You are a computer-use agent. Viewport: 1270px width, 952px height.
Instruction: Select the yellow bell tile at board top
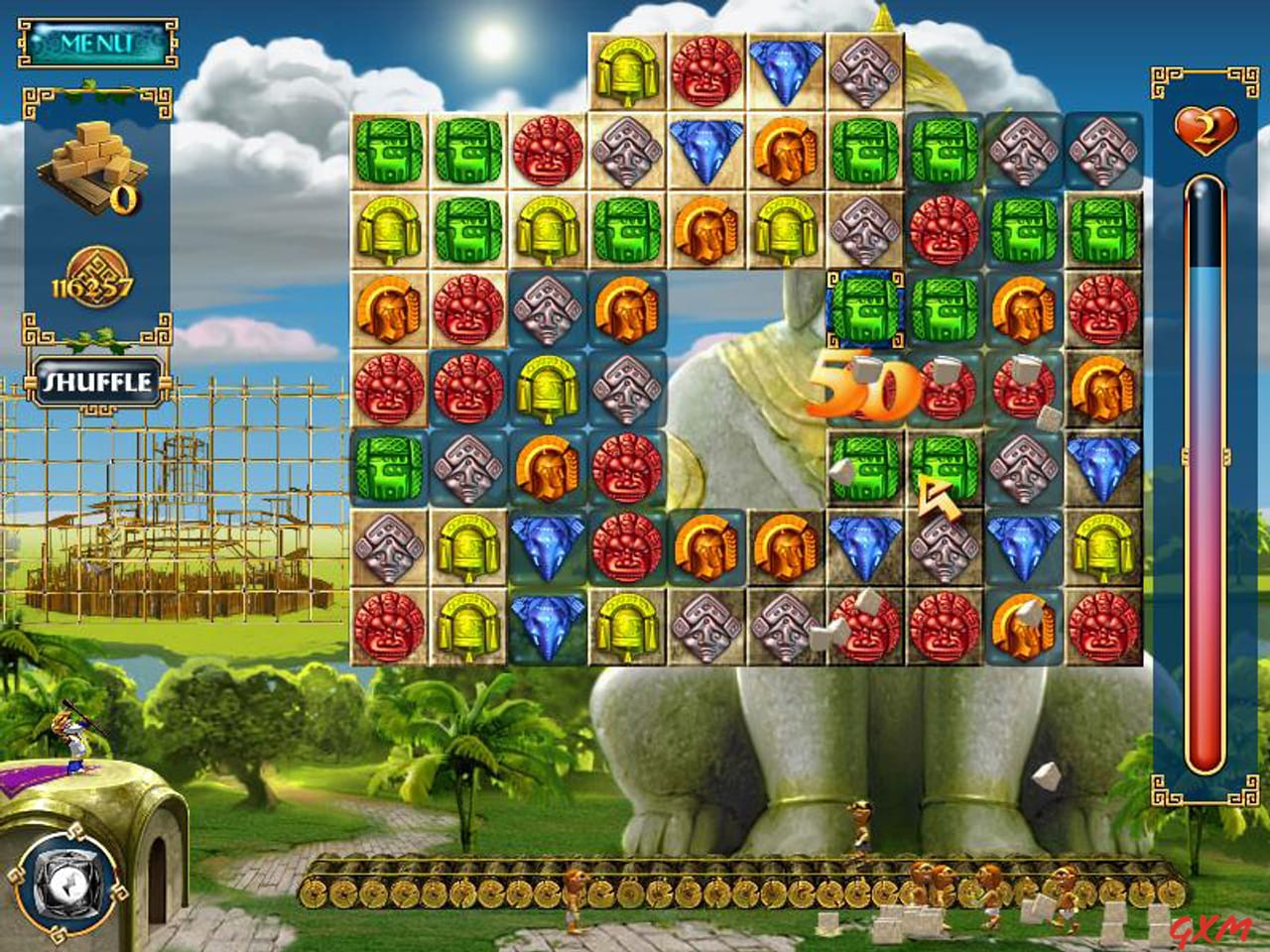click(x=624, y=69)
